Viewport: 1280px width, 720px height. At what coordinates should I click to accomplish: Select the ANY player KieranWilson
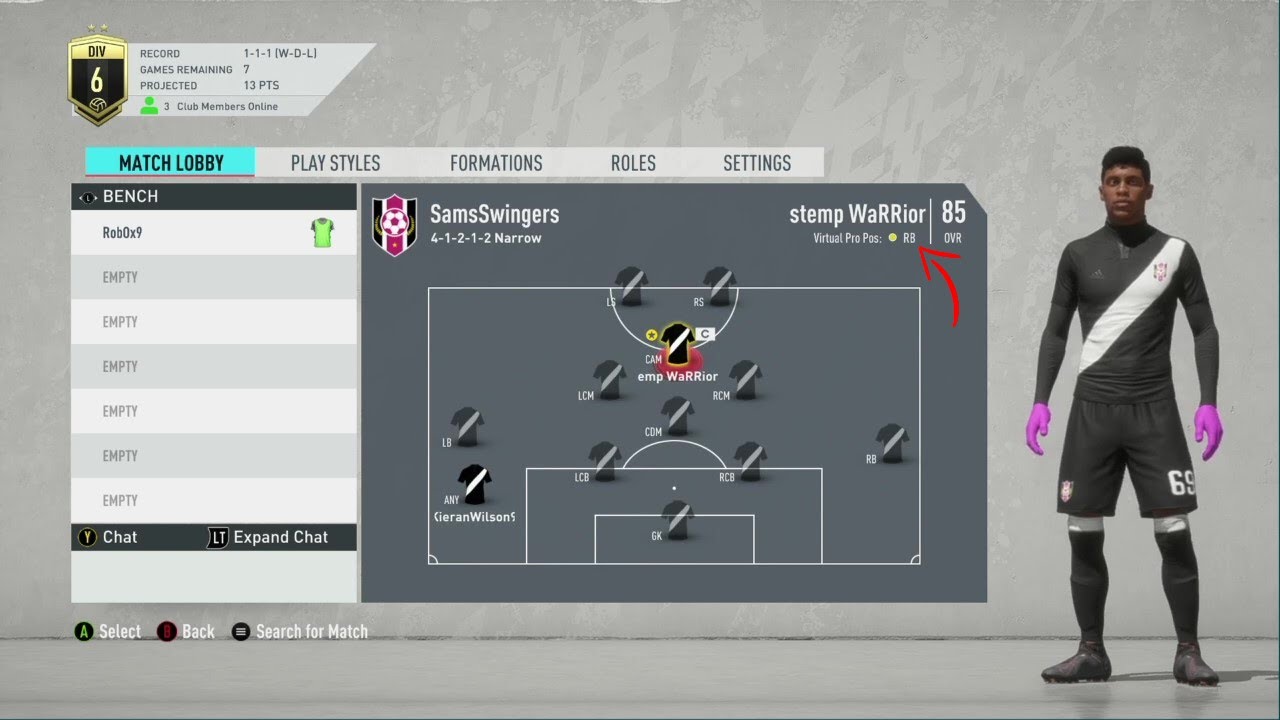(x=474, y=486)
